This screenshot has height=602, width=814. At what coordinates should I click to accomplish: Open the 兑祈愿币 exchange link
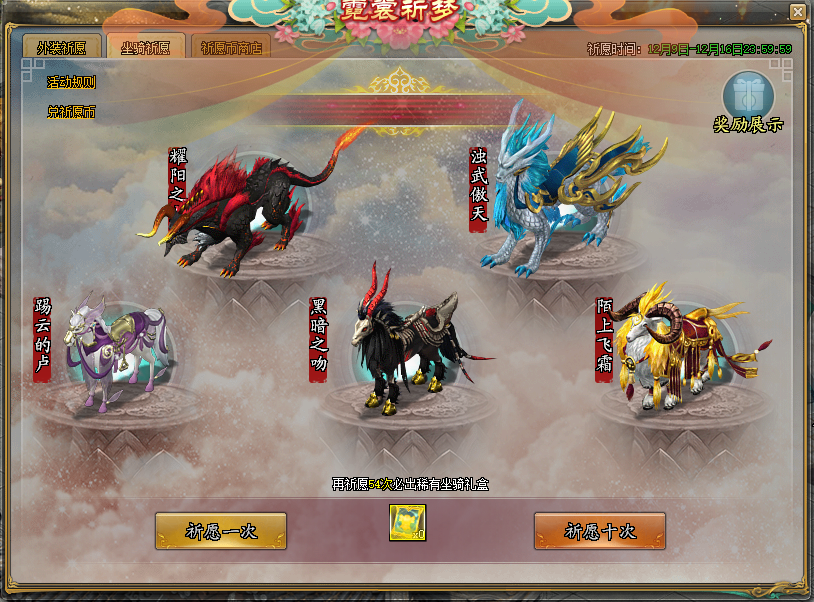72,112
